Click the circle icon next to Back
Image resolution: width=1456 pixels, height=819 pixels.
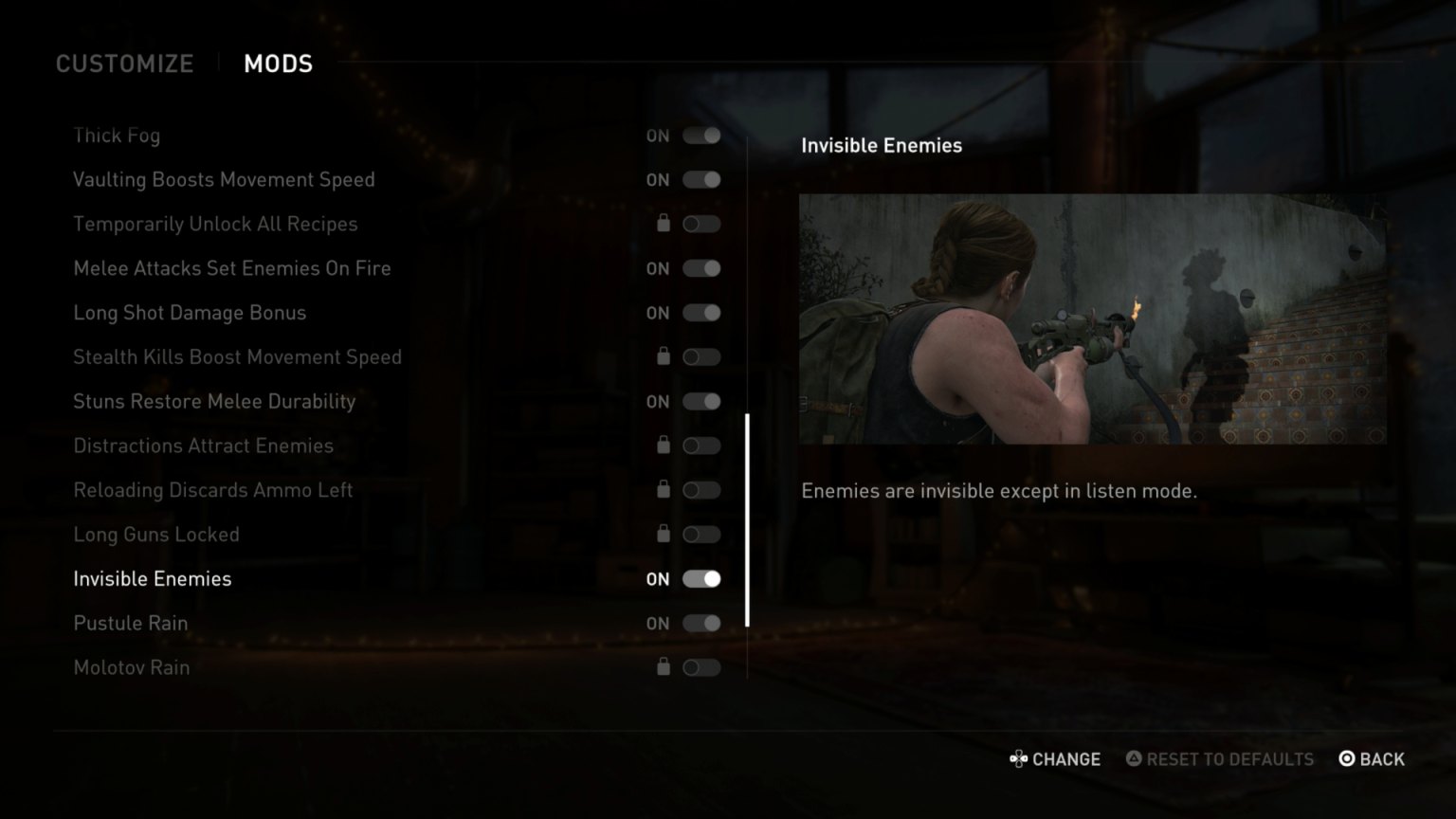[x=1345, y=758]
